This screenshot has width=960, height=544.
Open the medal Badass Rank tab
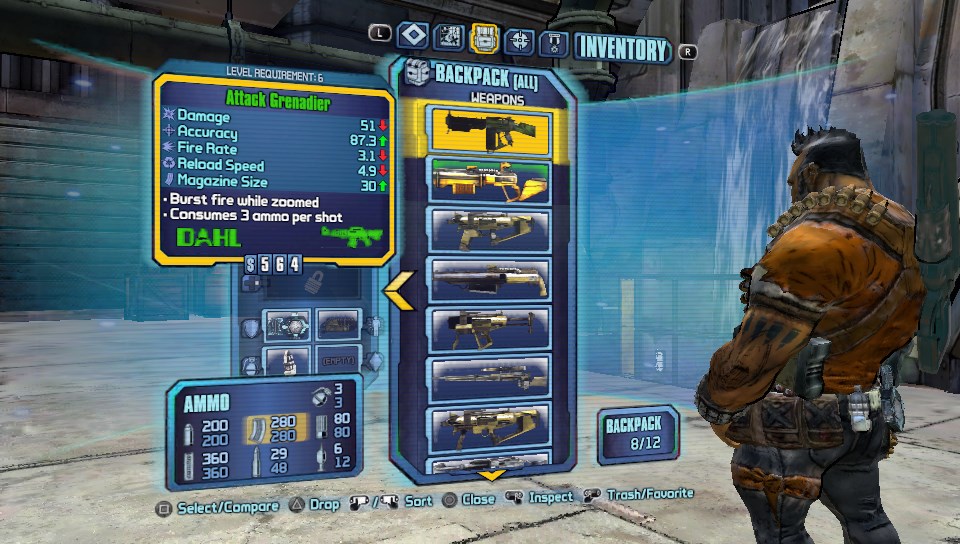pos(554,42)
